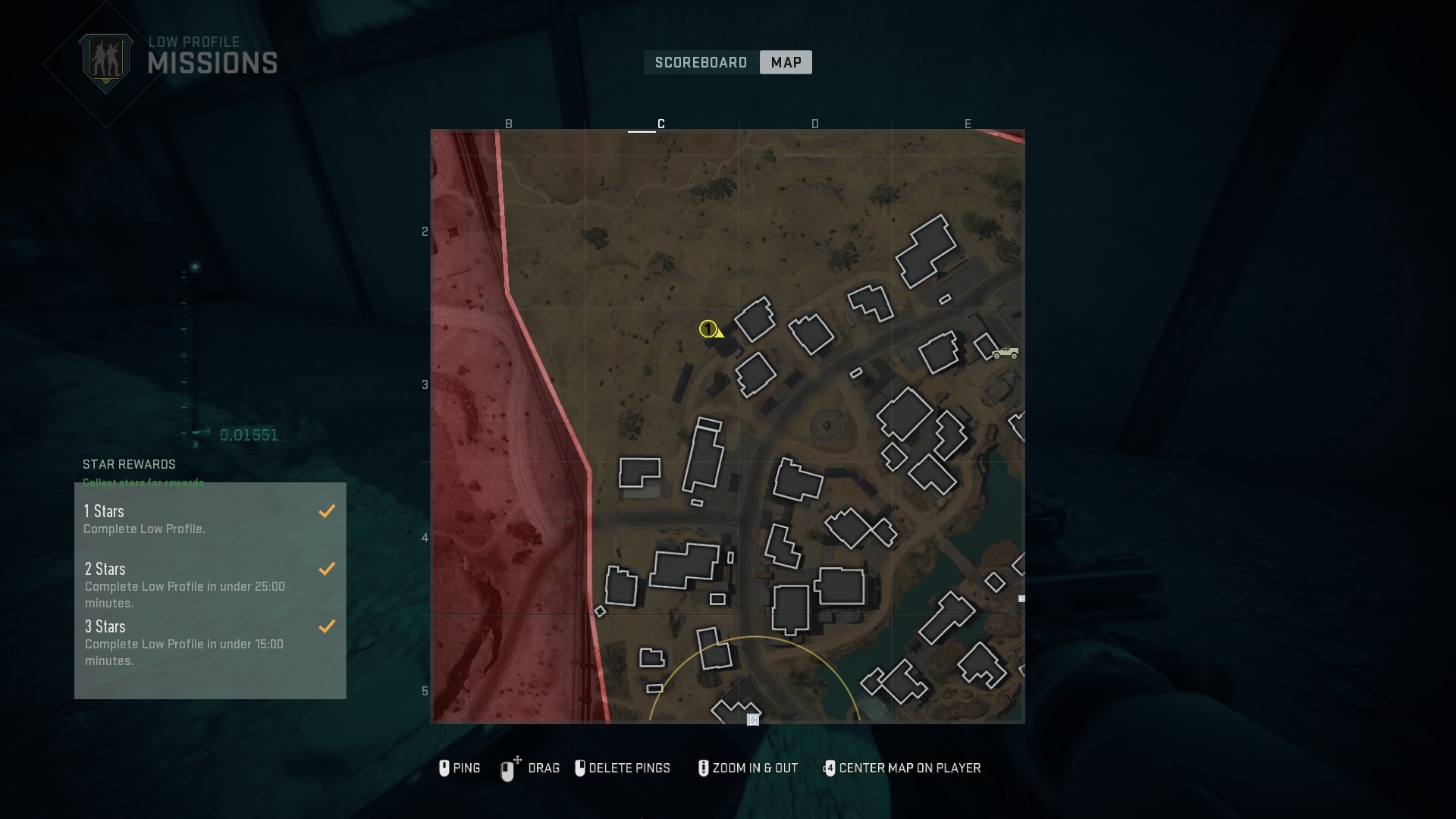
Task: Click the '4' key icon beside CENTER MAP ON PLAYER
Action: click(830, 768)
